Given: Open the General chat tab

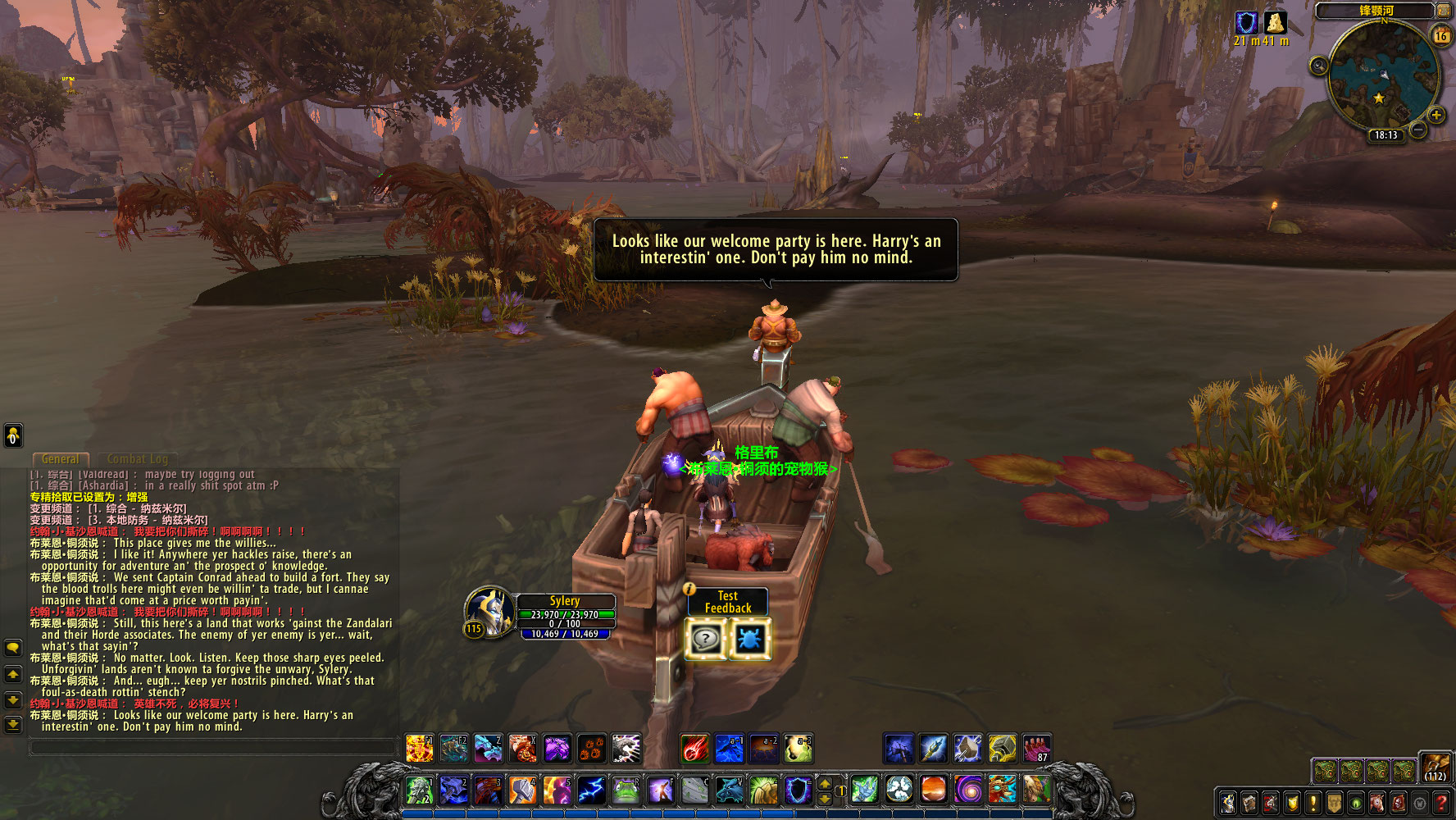Looking at the screenshot, I should point(61,459).
